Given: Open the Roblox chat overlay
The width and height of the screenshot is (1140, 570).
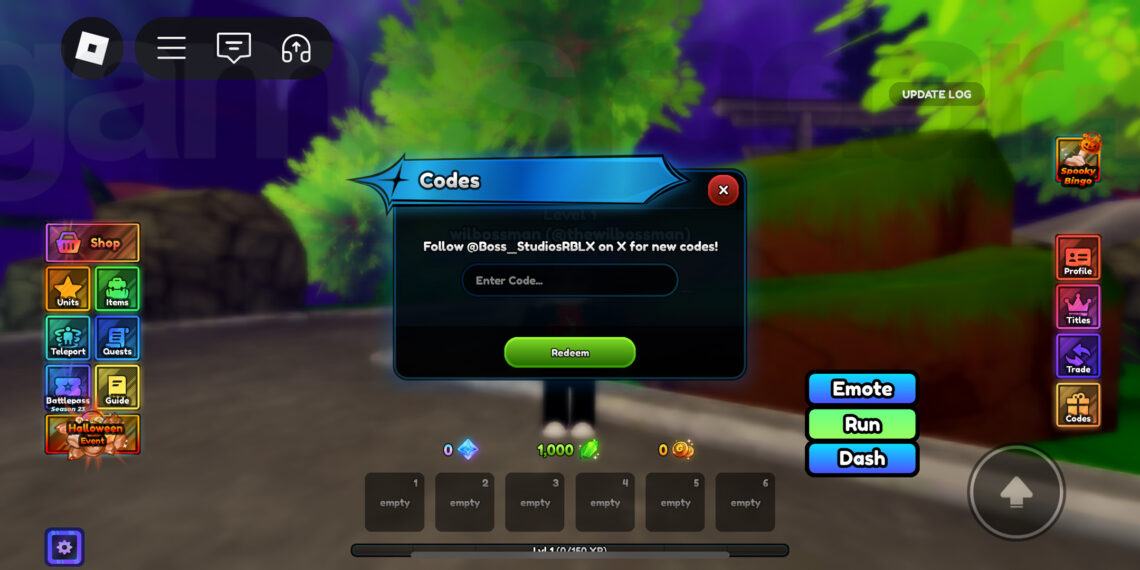Looking at the screenshot, I should 234,48.
